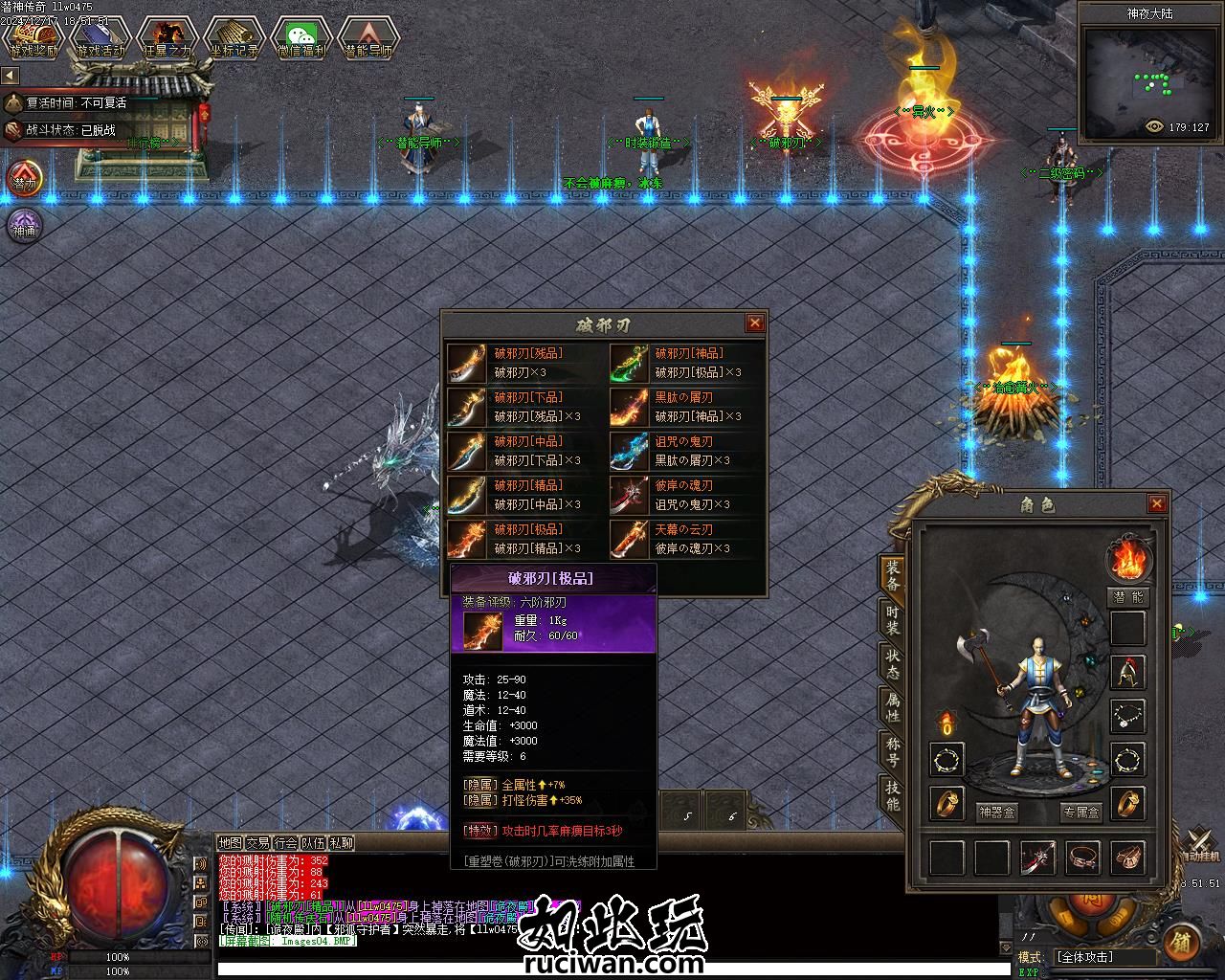Image resolution: width=1225 pixels, height=980 pixels.
Task: Open the 专属盒 exclusive box
Action: (1081, 812)
